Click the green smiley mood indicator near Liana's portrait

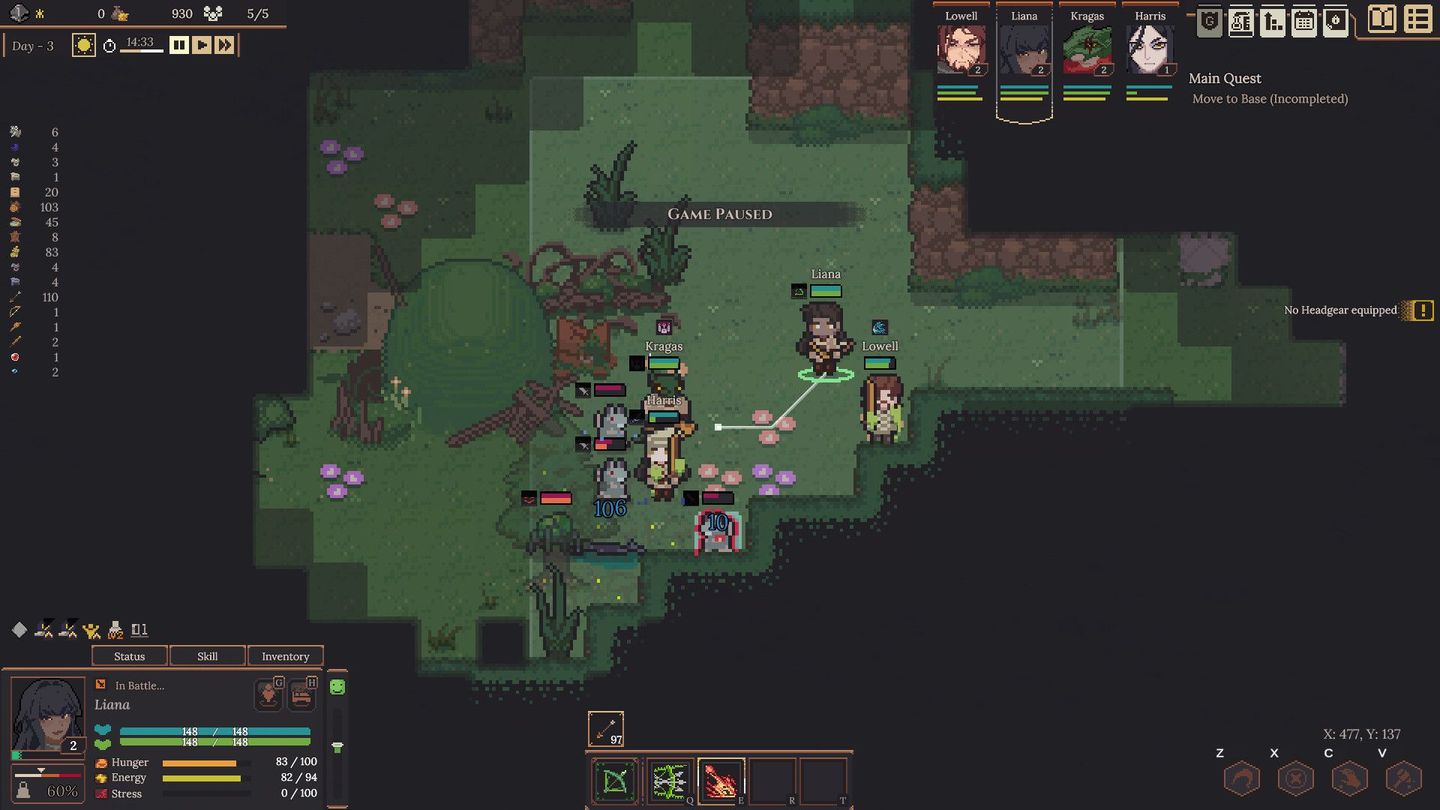337,685
